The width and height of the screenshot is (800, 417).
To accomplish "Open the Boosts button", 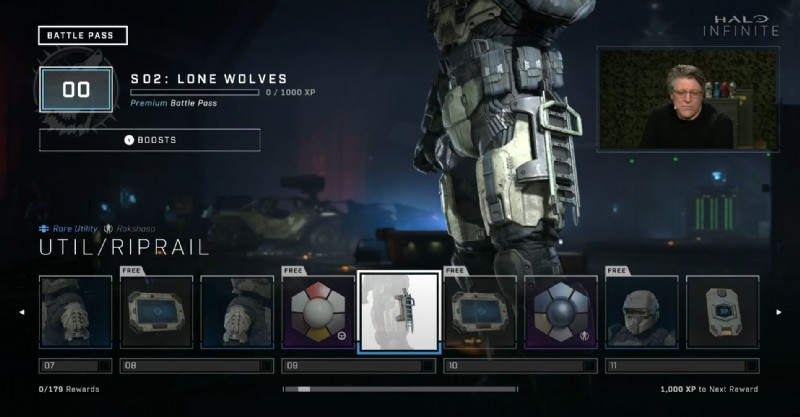I will 150,140.
